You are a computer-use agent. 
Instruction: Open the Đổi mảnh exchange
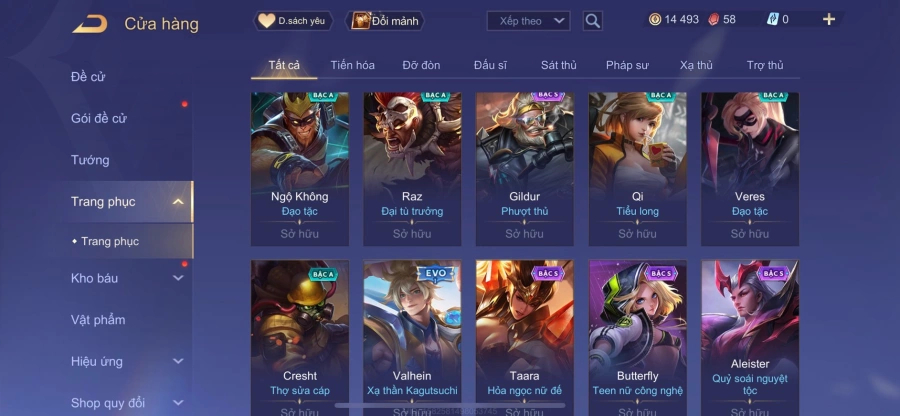click(385, 20)
